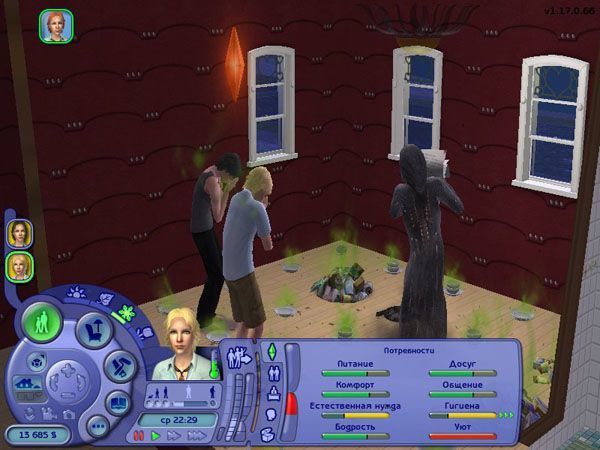Set game speed to normal play

point(155,437)
